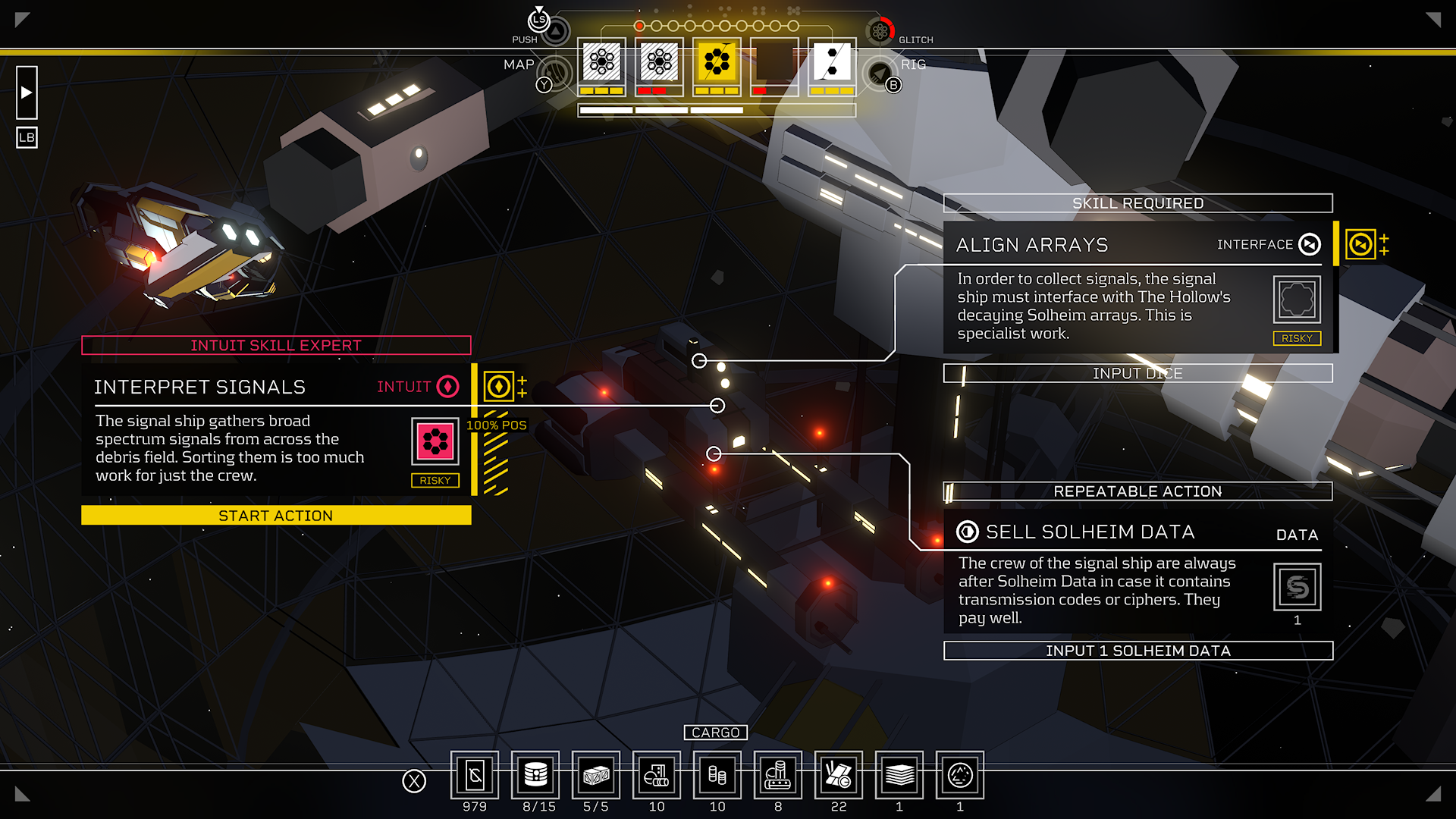Screen dimensions: 1456x819
Task: Select the white two-pip die
Action: (x=832, y=63)
